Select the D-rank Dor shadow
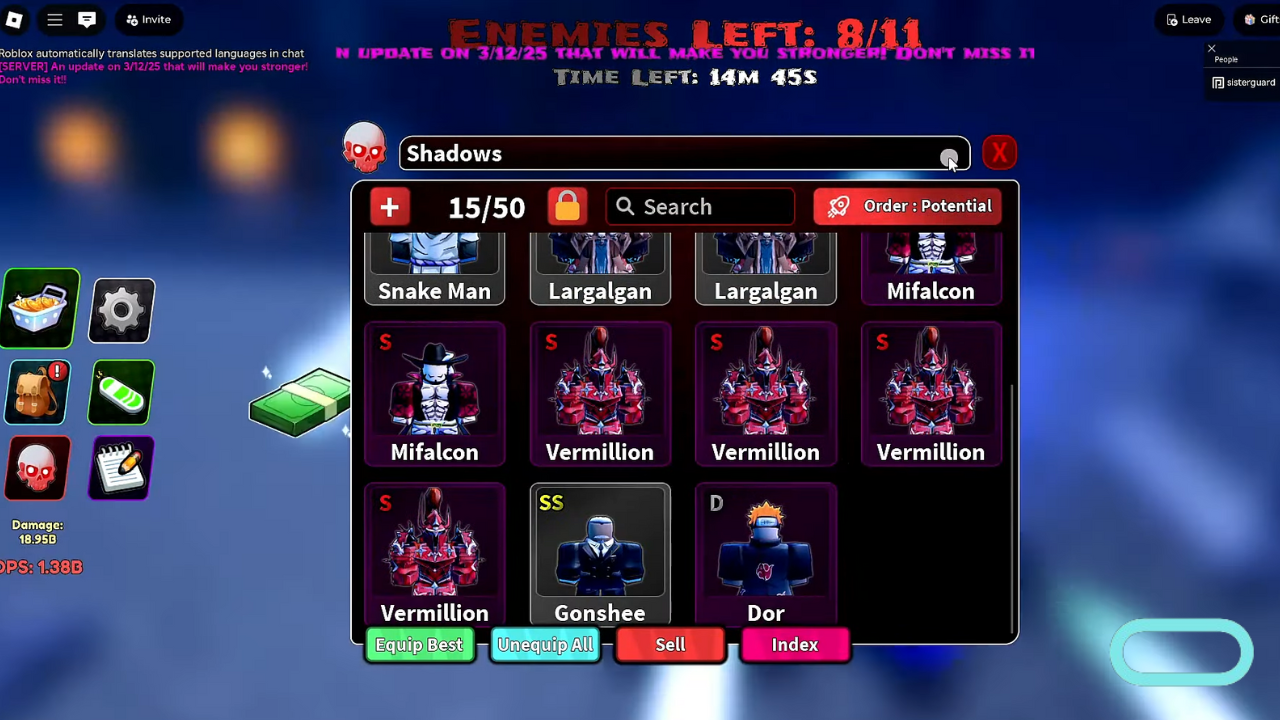The height and width of the screenshot is (720, 1280). point(766,555)
